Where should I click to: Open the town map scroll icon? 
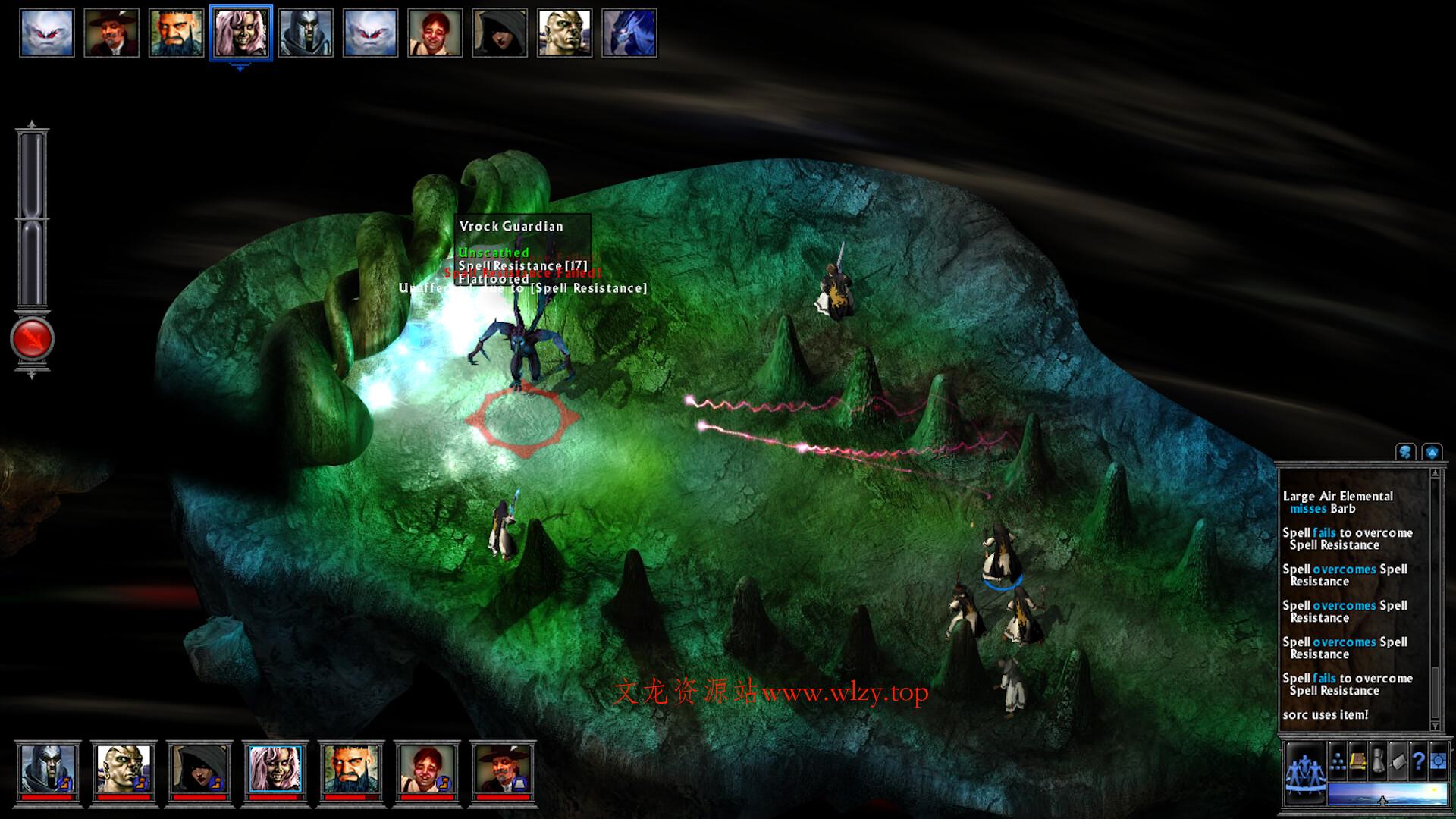pyautogui.click(x=1398, y=761)
